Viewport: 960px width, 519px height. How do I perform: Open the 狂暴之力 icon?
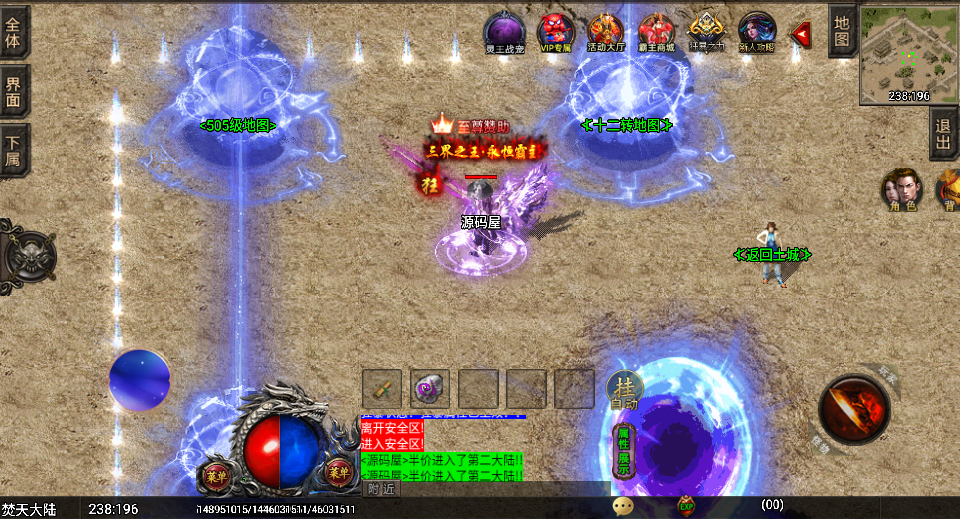pyautogui.click(x=707, y=32)
